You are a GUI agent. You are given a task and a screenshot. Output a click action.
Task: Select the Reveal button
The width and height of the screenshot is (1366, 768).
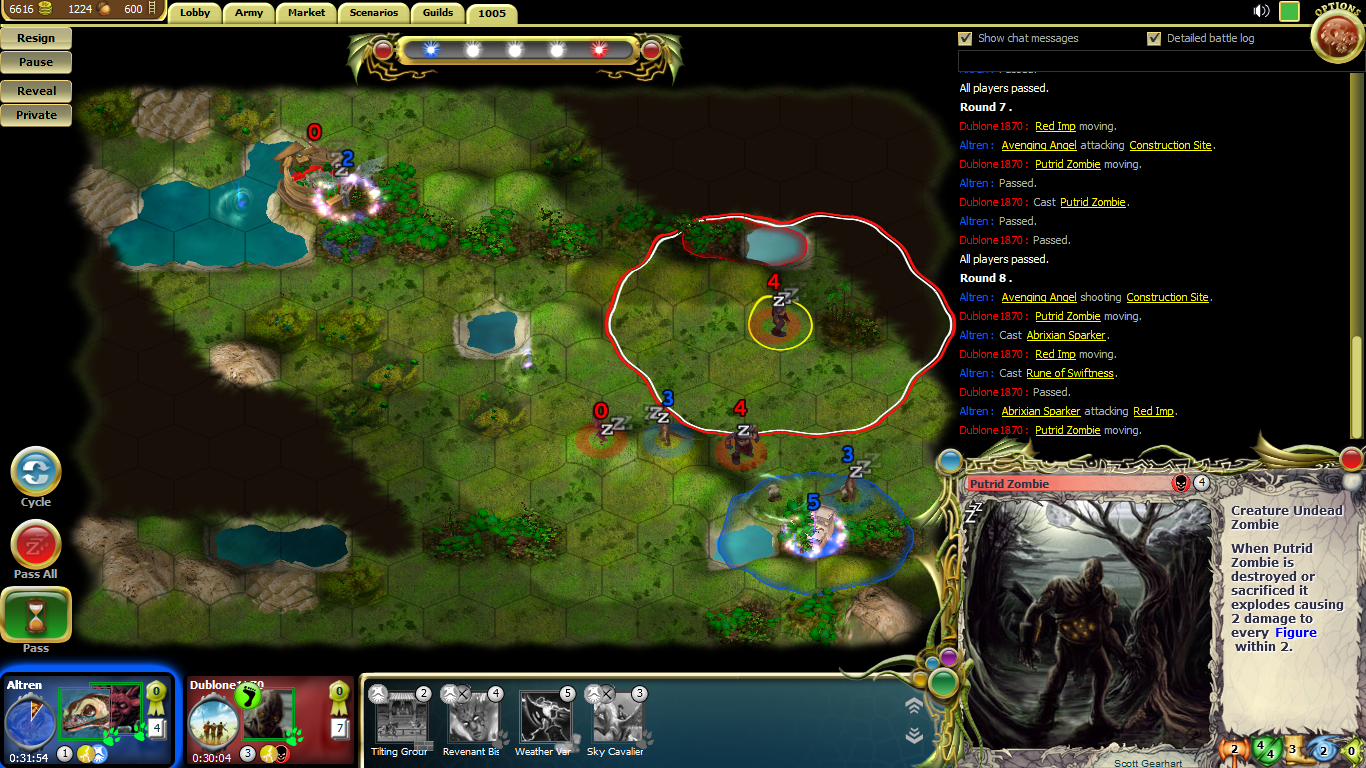pos(36,91)
